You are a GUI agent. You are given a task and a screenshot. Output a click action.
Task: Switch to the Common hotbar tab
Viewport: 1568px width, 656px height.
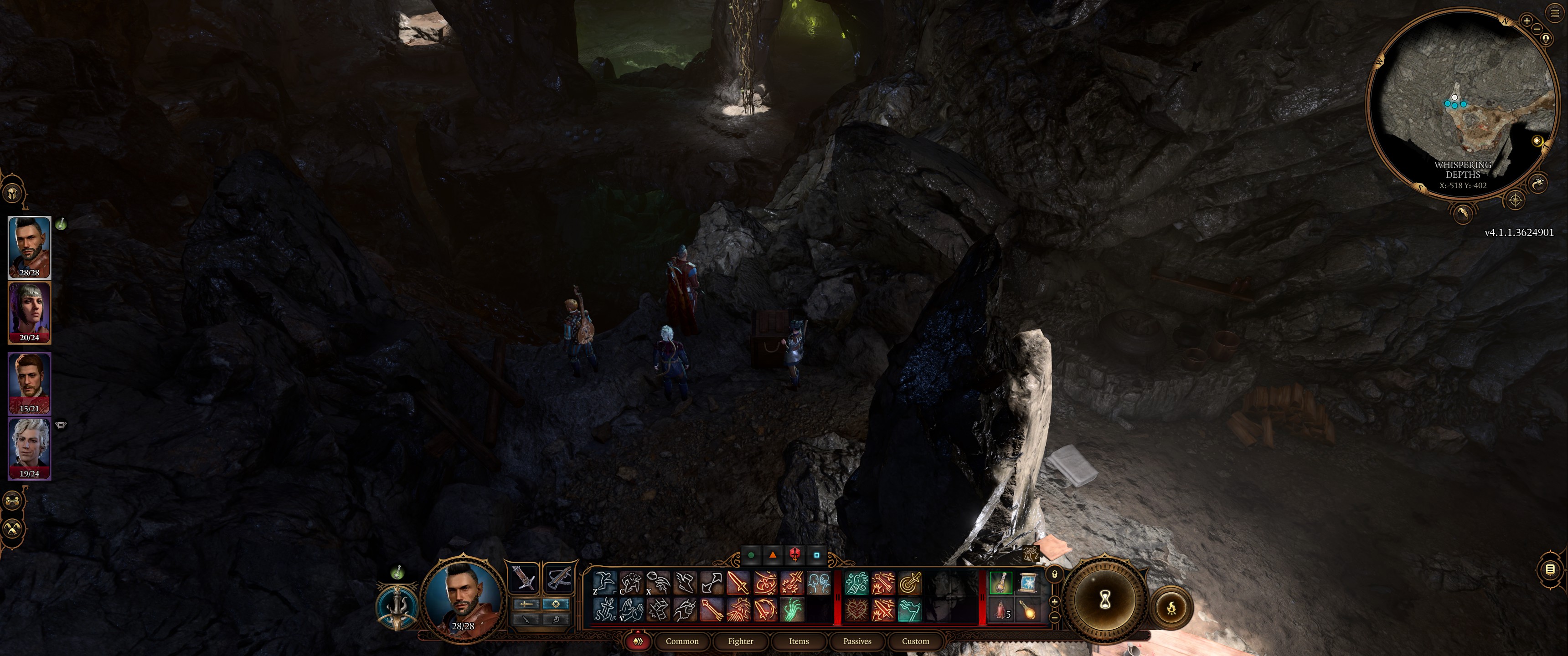(682, 641)
